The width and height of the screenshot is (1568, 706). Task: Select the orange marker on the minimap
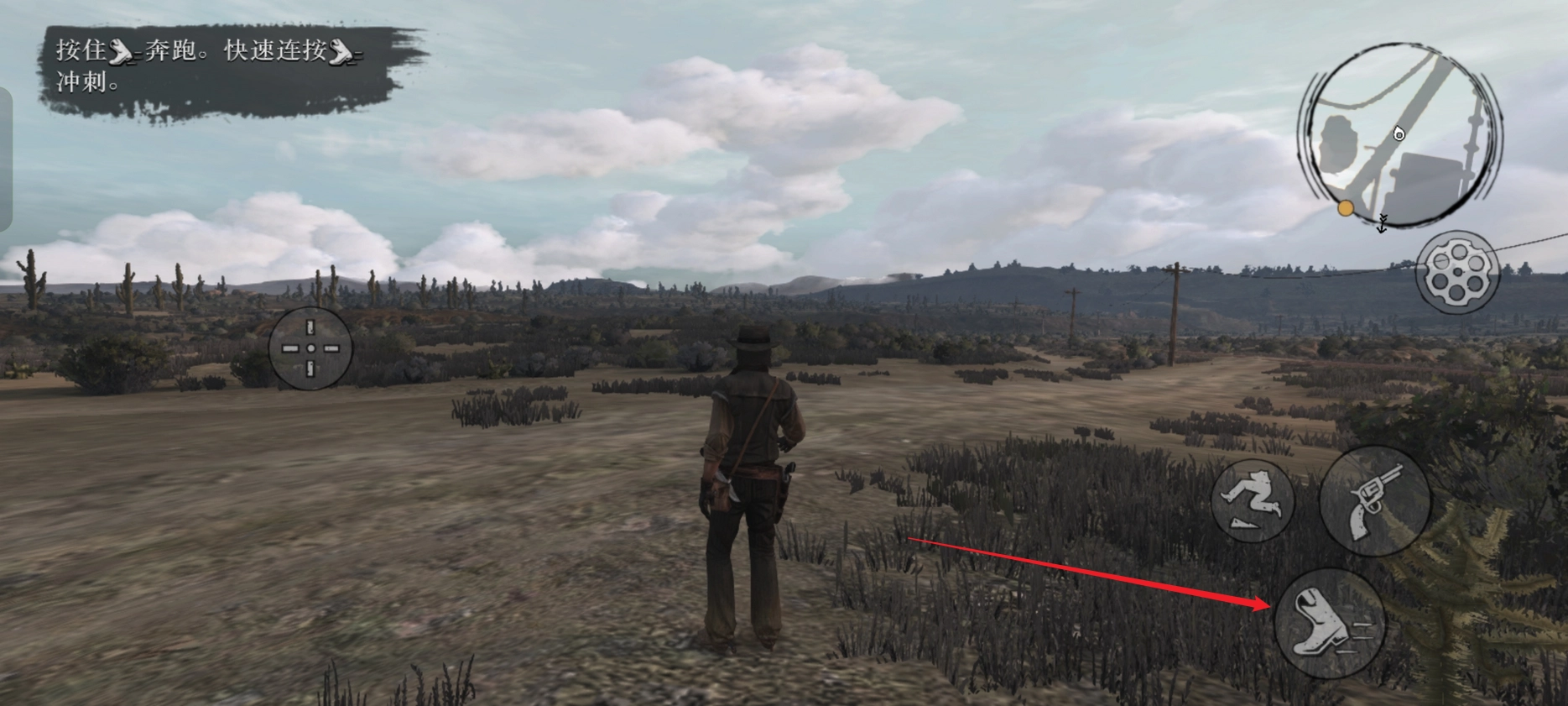point(1346,208)
